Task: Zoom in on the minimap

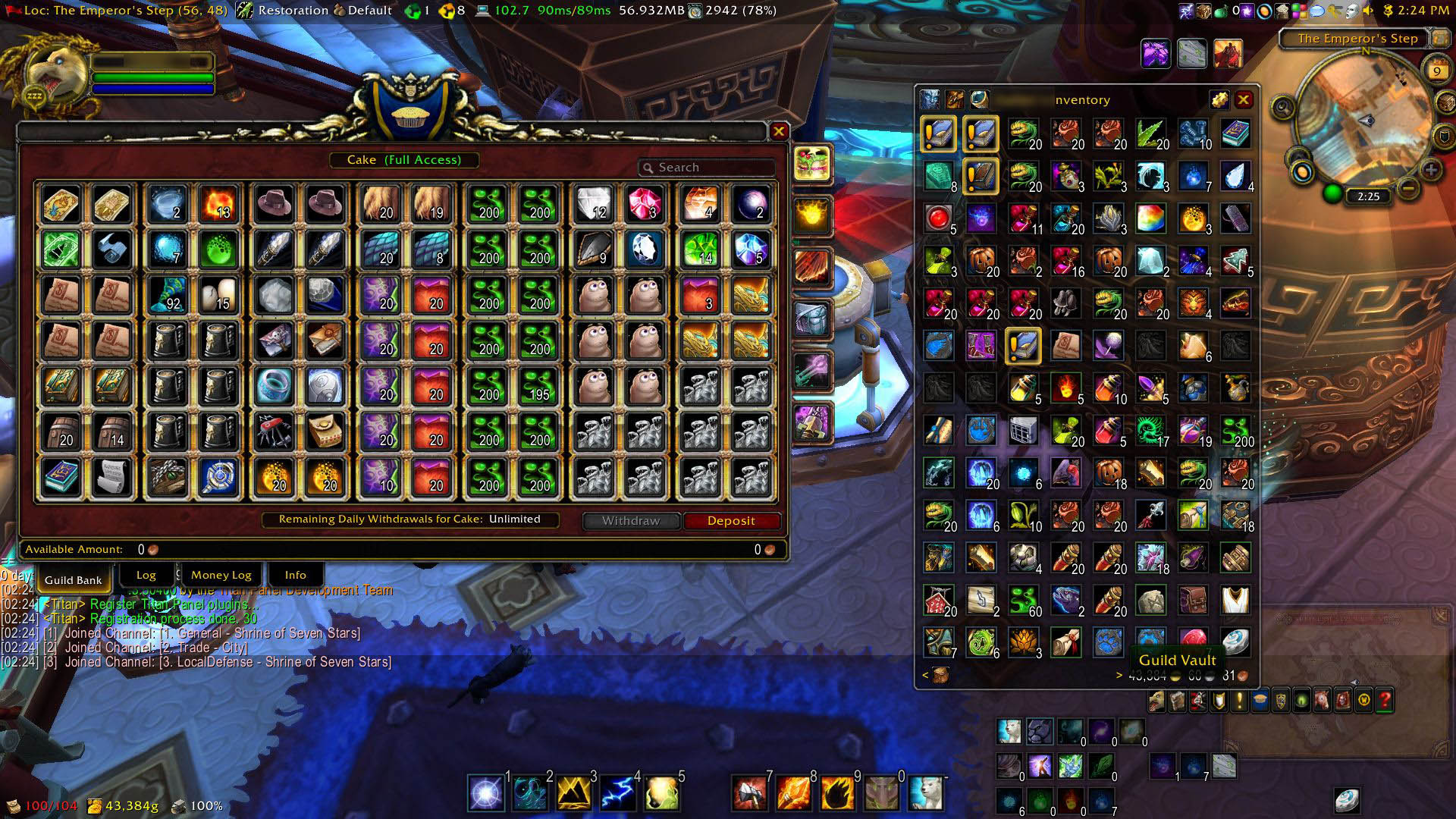Action: tap(1430, 169)
